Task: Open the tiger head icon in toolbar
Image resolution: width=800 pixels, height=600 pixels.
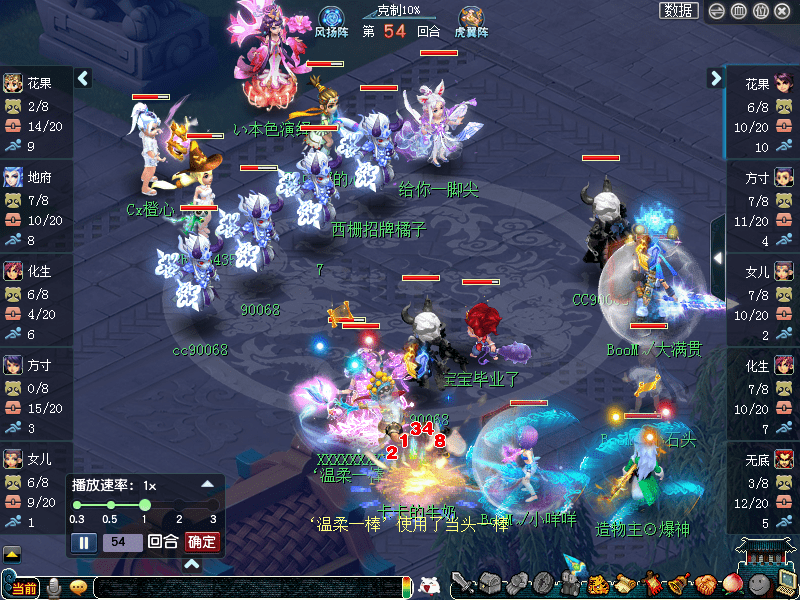Action: pyautogui.click(x=598, y=584)
